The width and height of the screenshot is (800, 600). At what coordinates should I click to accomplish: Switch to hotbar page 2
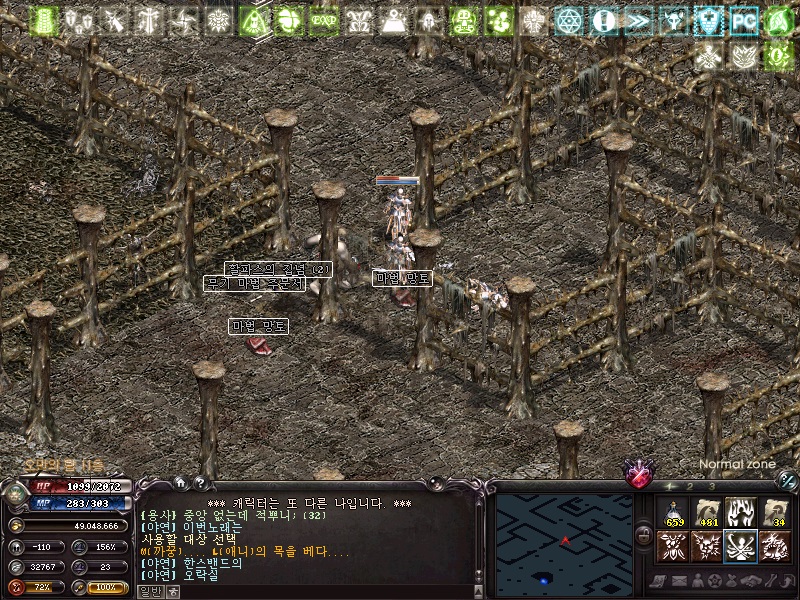pos(690,486)
